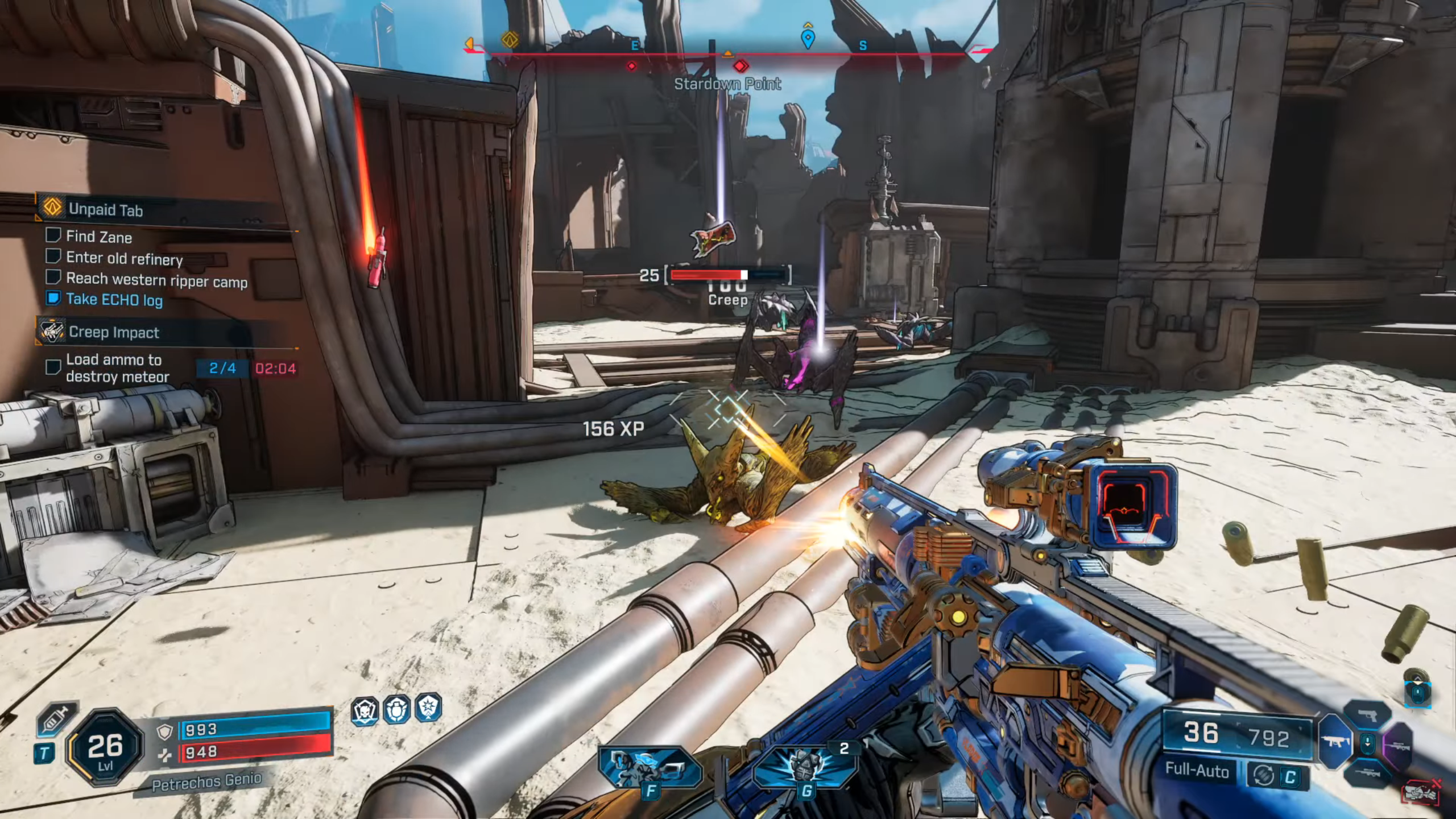
Task: Click the blue waypoint pin on compass
Action: pos(808,38)
